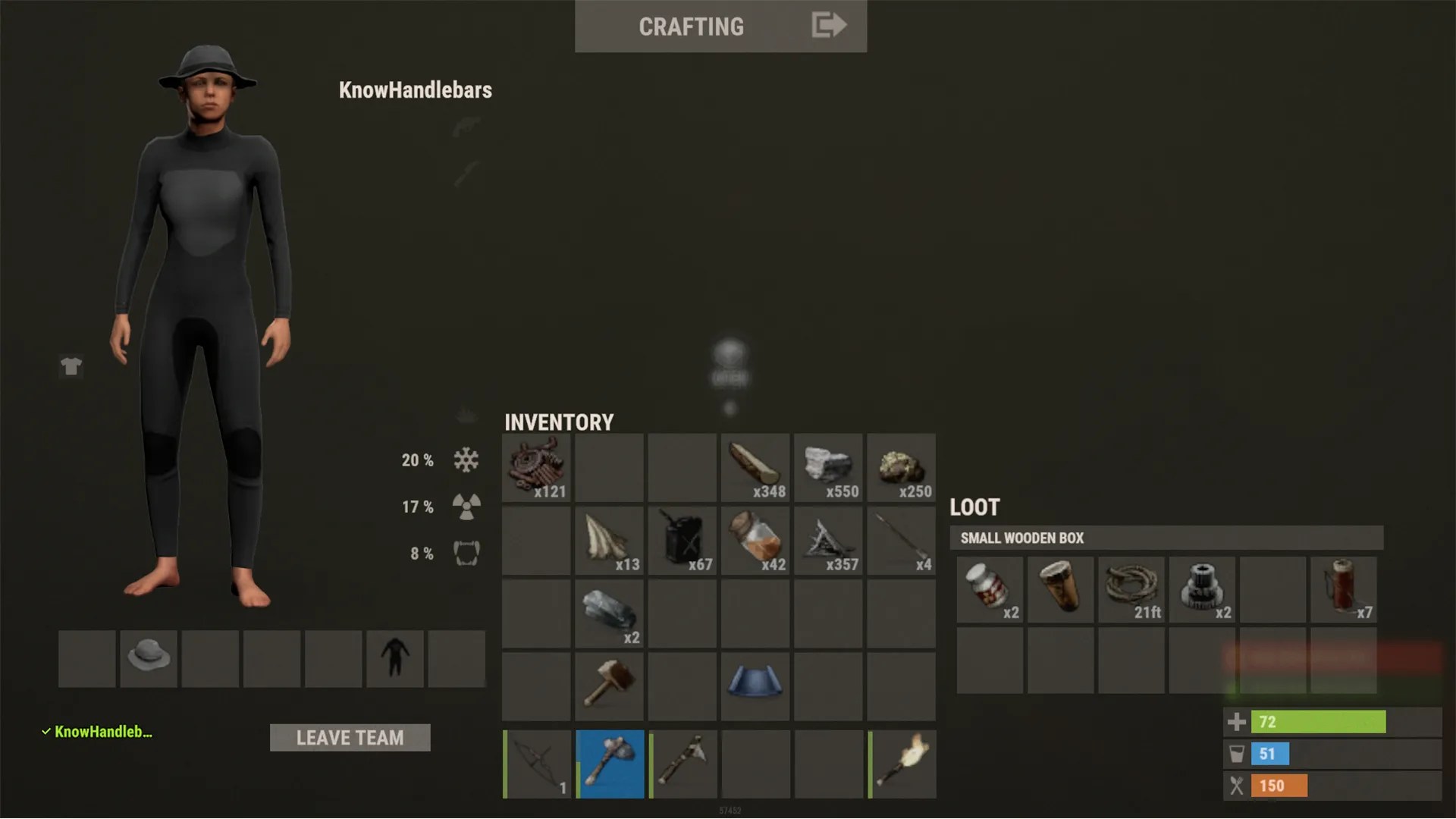Pick up the low grade fuel can
The width and height of the screenshot is (1456, 819).
click(x=682, y=540)
